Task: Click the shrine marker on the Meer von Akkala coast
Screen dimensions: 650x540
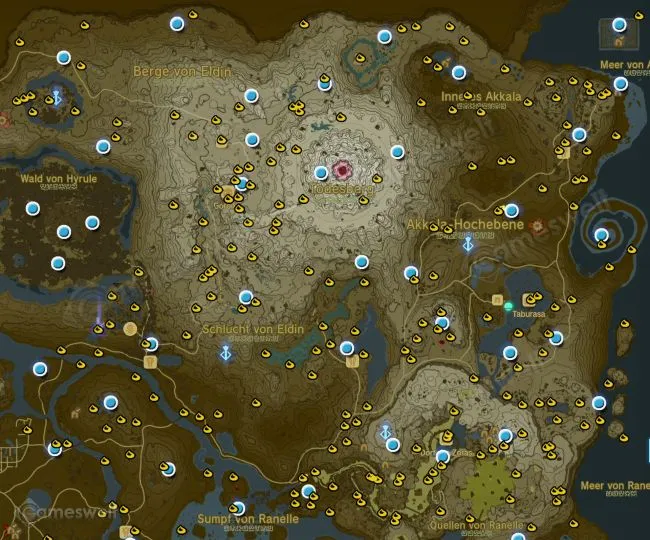Action: tap(621, 83)
